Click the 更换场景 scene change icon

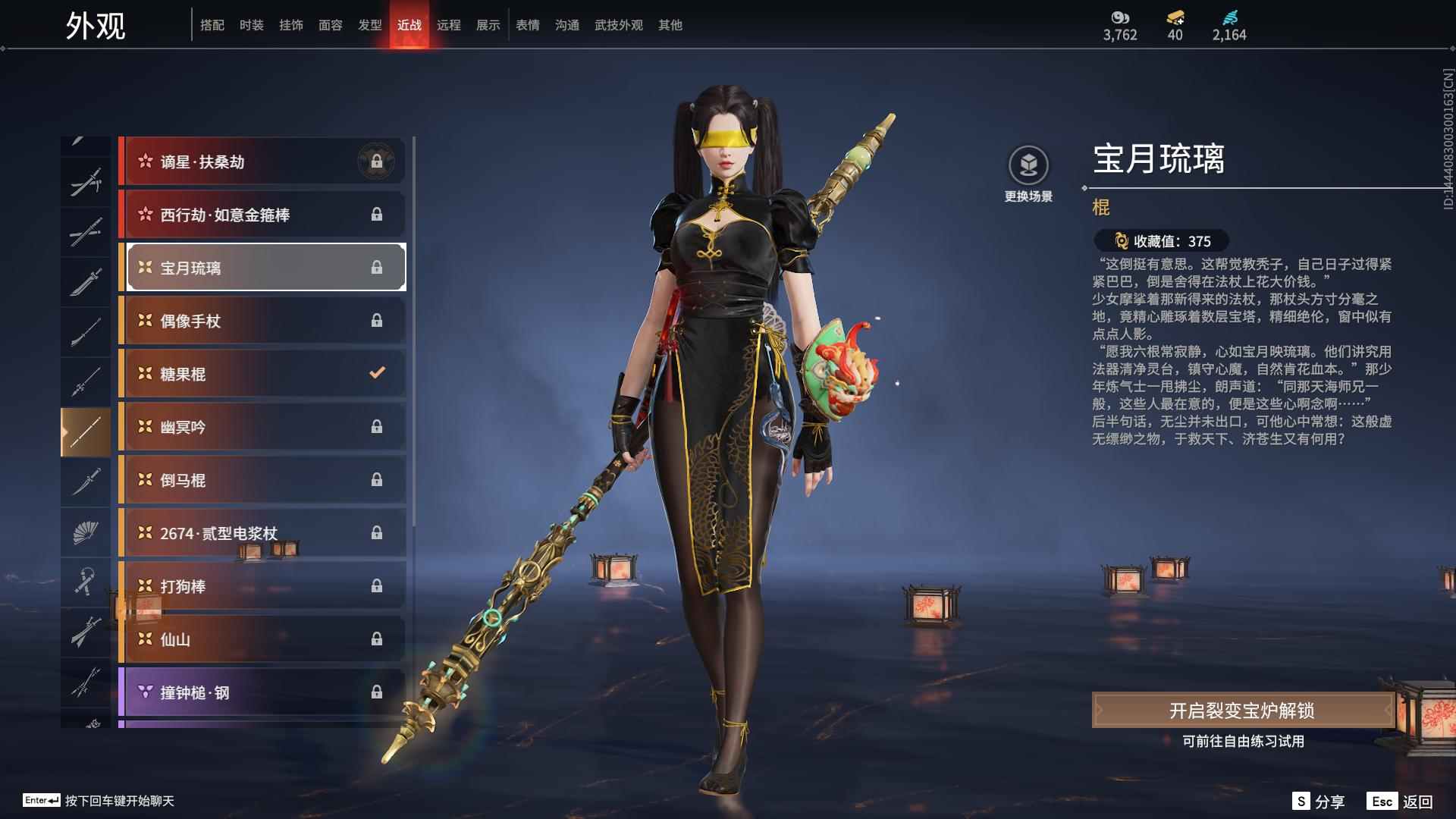tap(1028, 166)
